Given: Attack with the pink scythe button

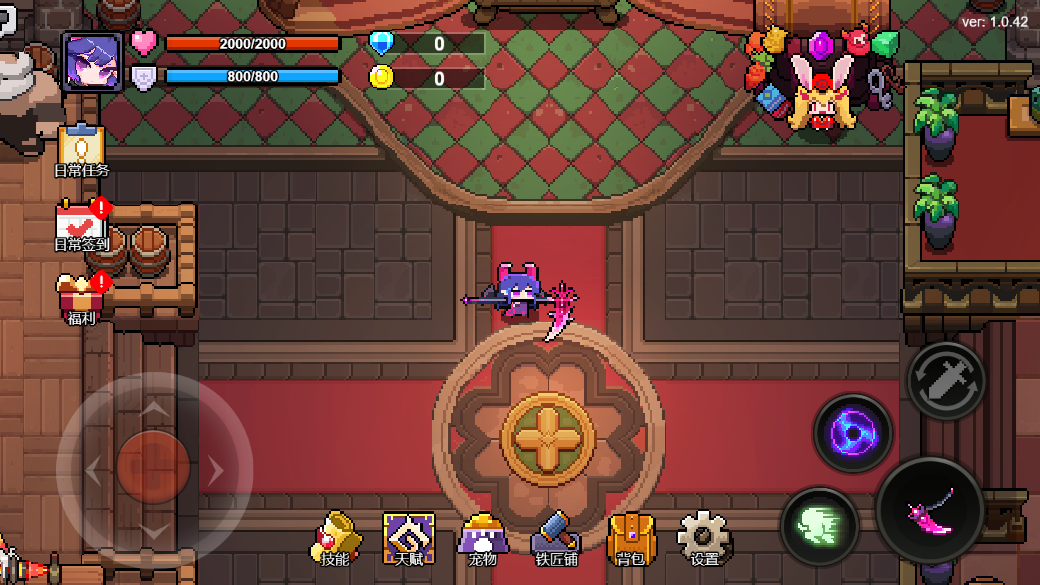Looking at the screenshot, I should (930, 511).
